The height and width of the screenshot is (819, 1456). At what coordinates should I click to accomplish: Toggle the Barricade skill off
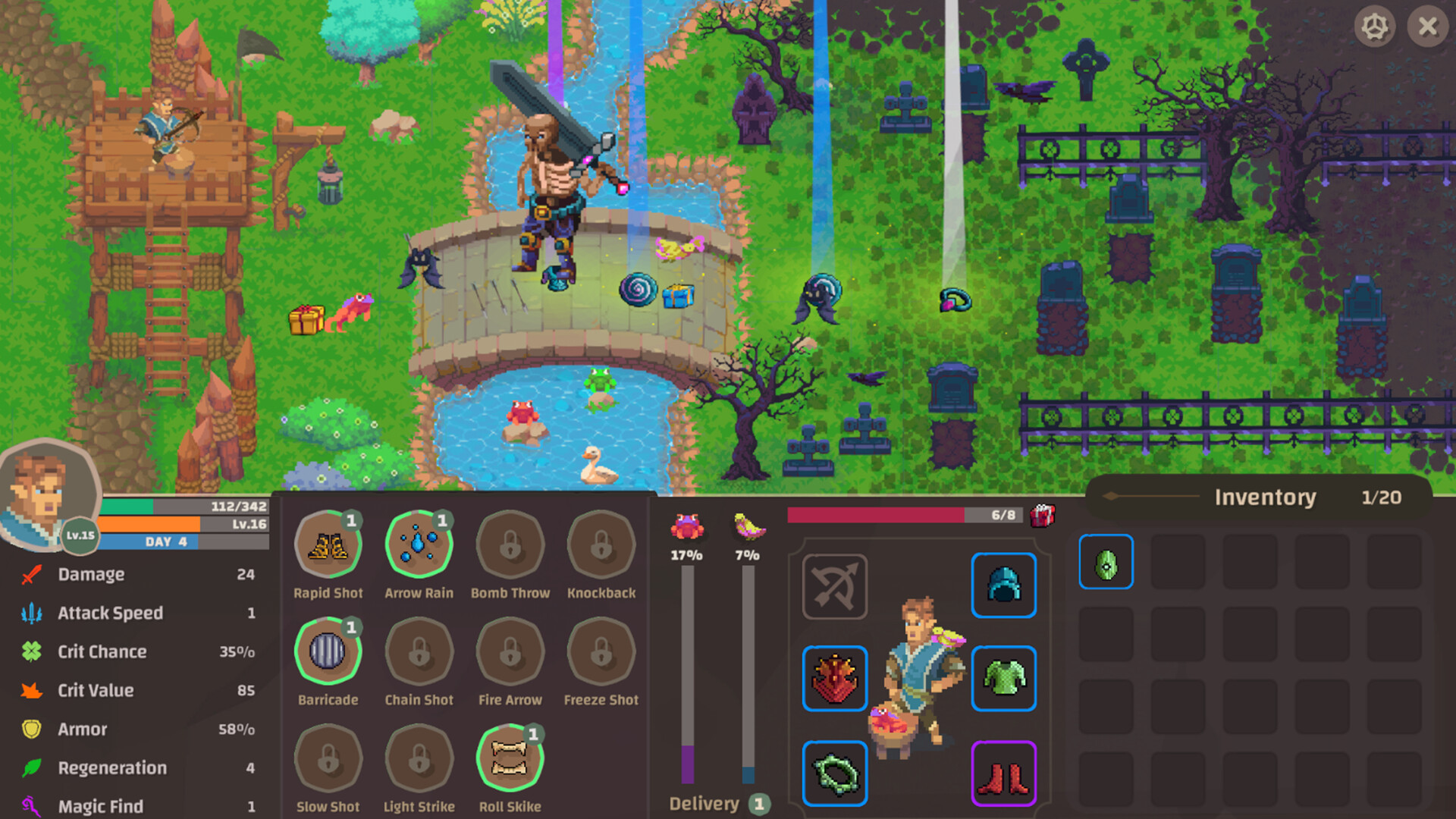click(x=328, y=651)
